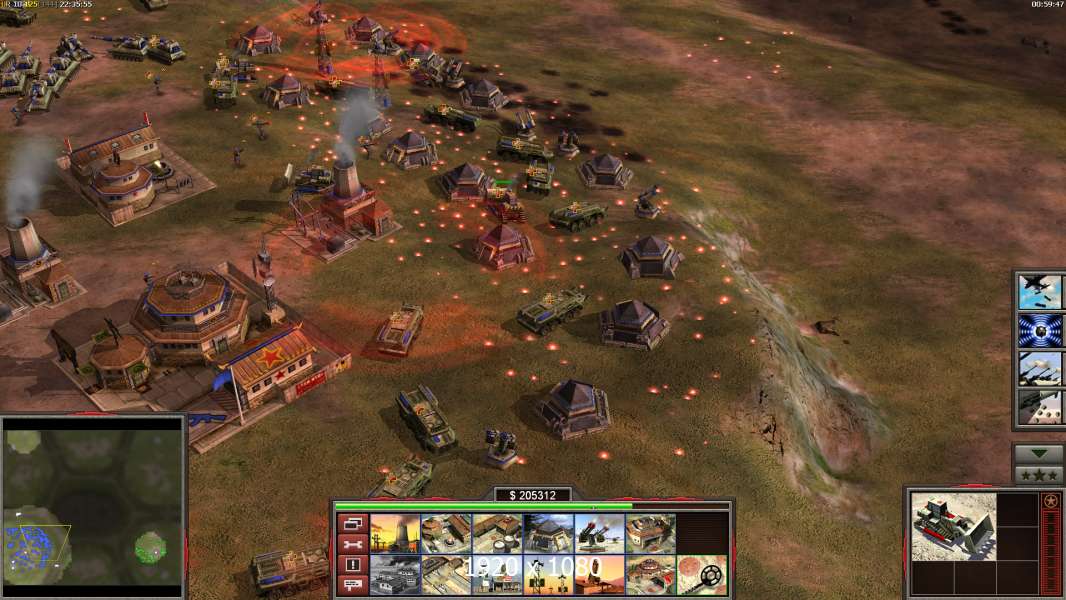The width and height of the screenshot is (1066, 600).
Task: Pick the Gattling Cannon defense icon
Action: 599,534
